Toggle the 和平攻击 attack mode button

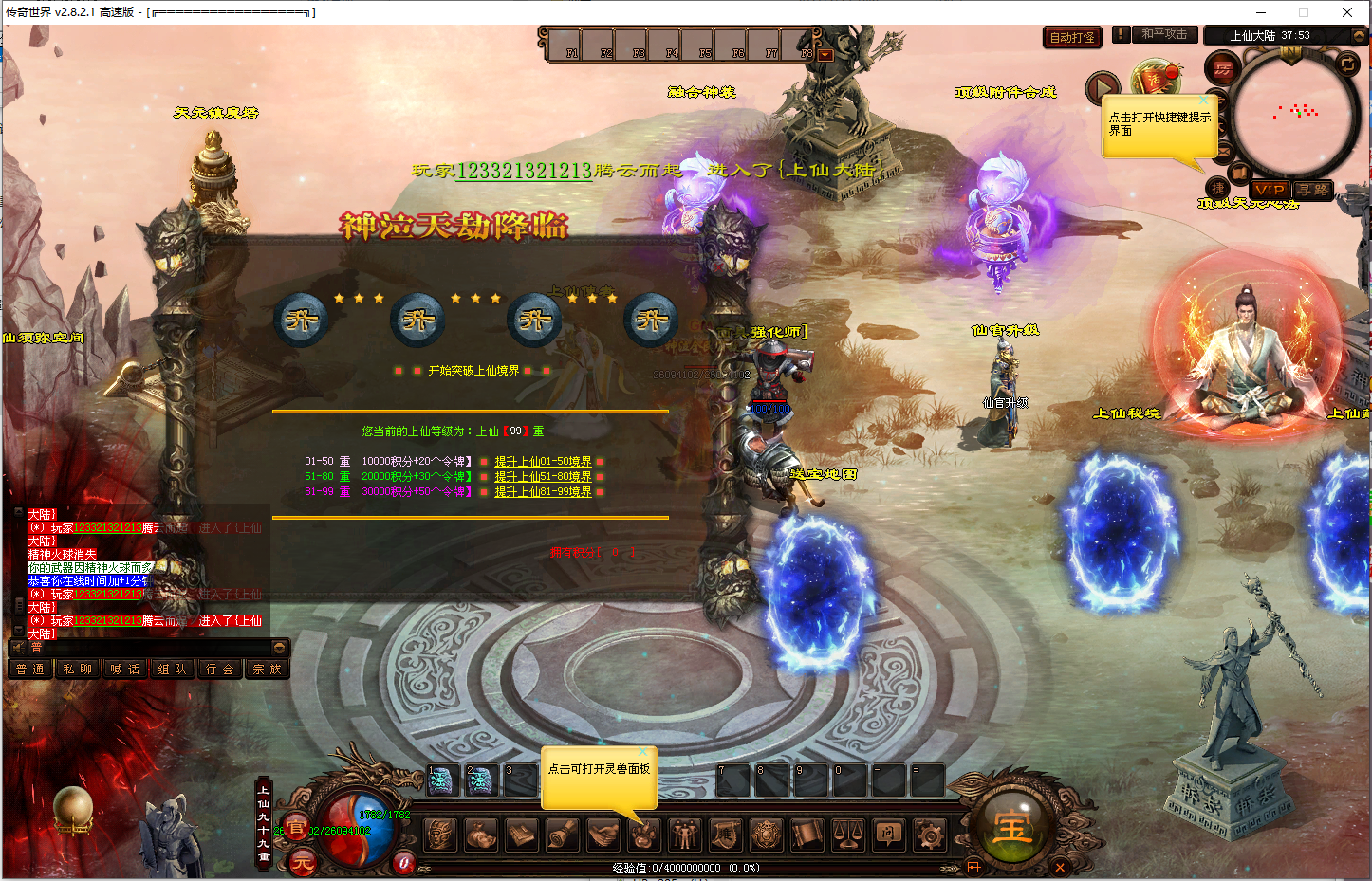coord(1163,34)
